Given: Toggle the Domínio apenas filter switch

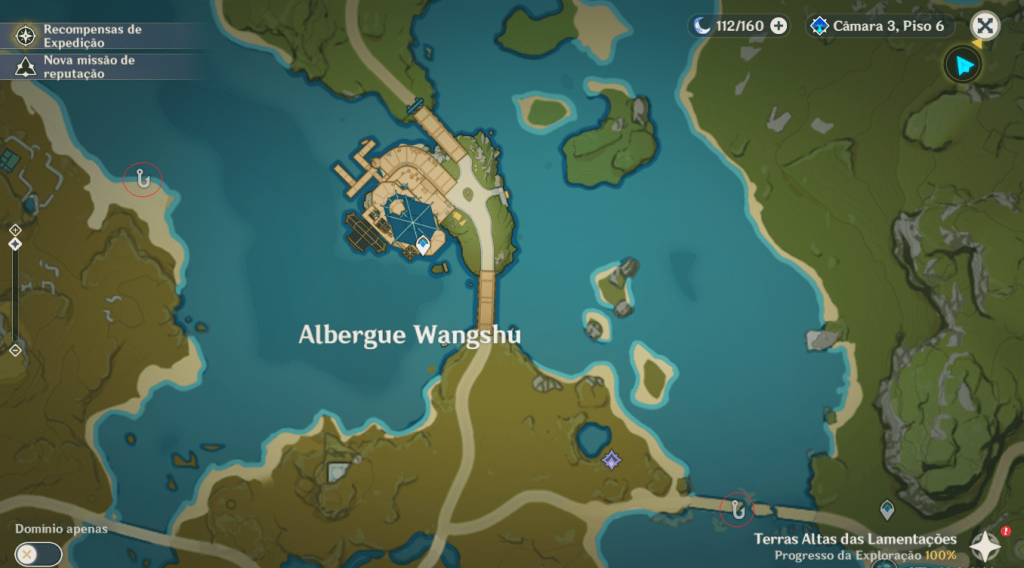Looking at the screenshot, I should [38, 553].
